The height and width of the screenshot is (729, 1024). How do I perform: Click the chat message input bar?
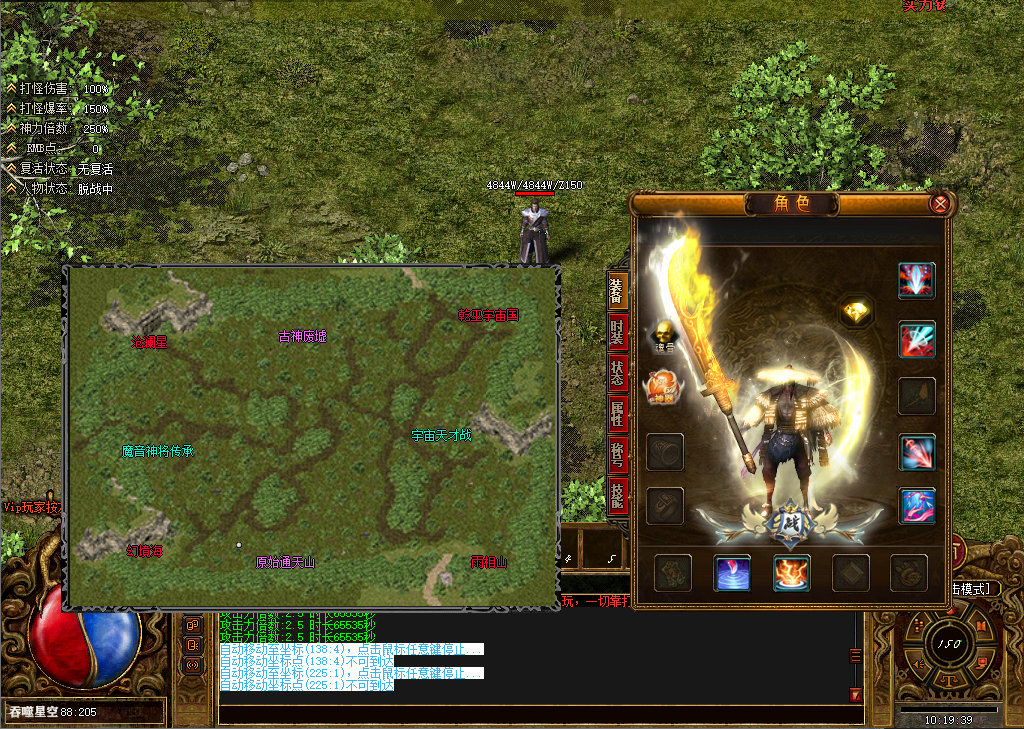[x=540, y=714]
